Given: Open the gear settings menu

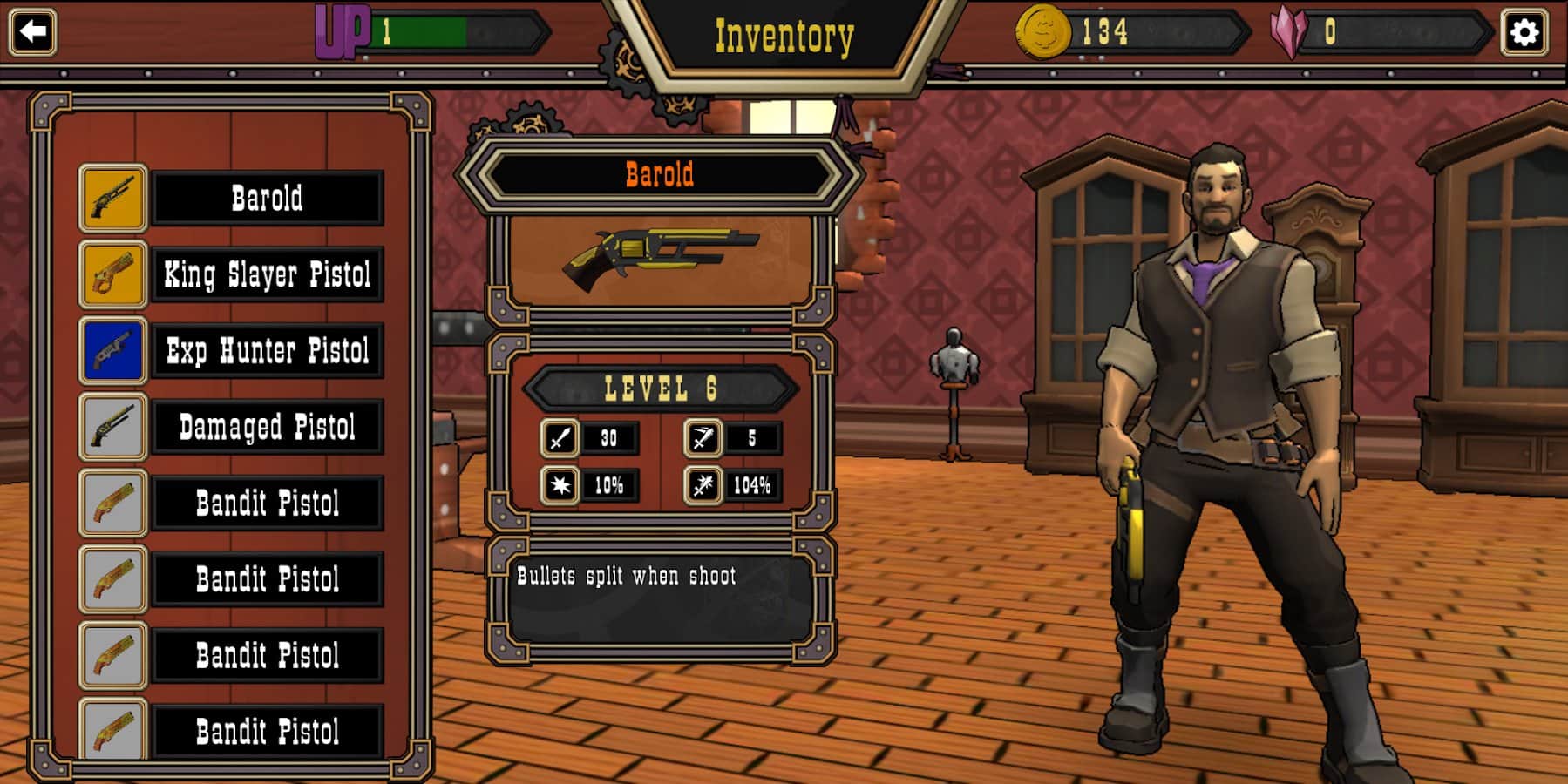Looking at the screenshot, I should [x=1524, y=33].
